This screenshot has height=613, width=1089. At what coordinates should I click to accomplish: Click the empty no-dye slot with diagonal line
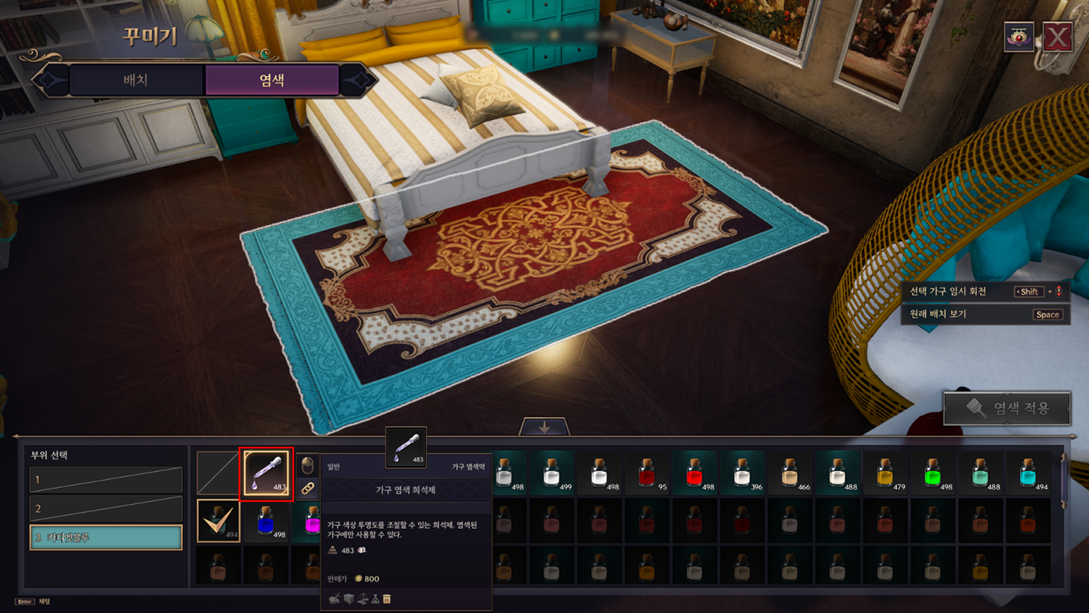tap(217, 472)
